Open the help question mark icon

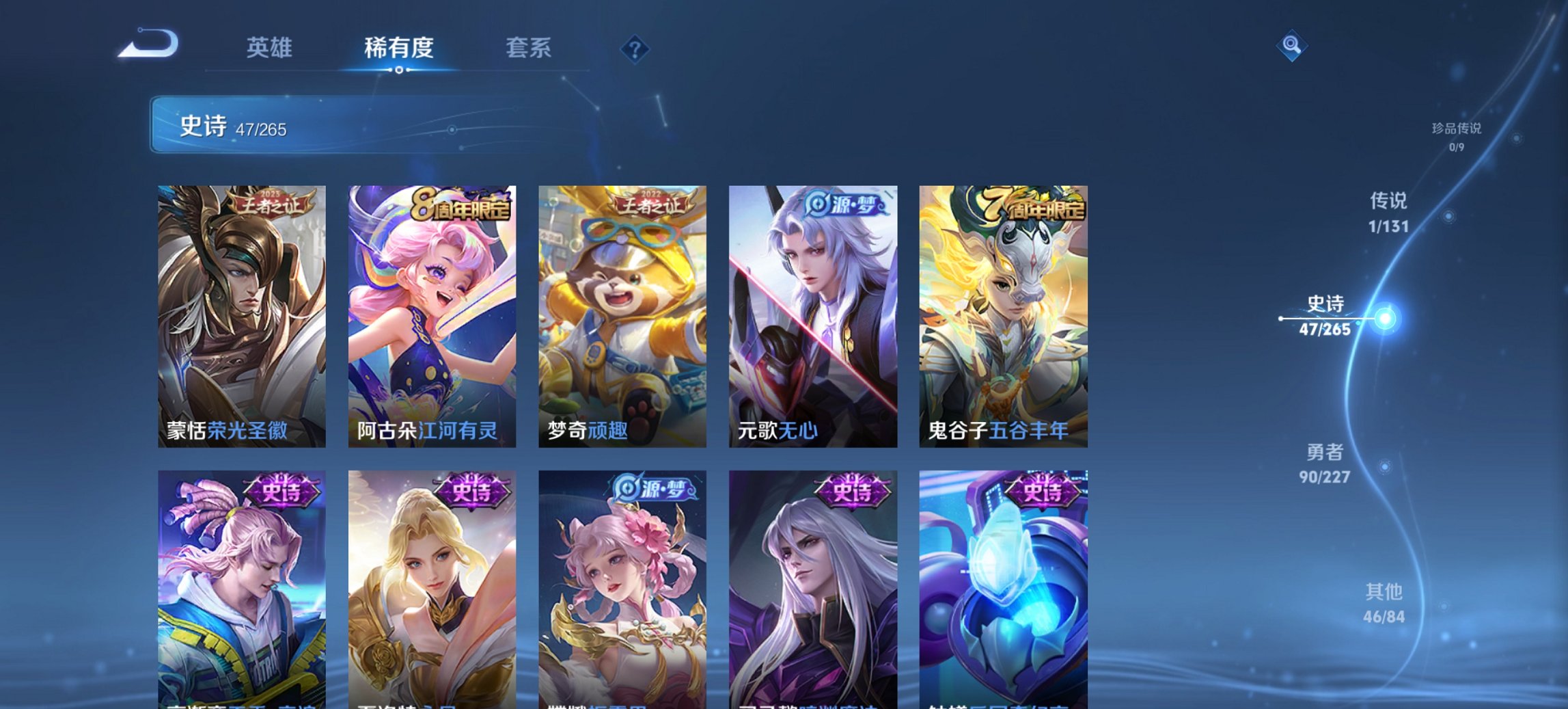633,48
